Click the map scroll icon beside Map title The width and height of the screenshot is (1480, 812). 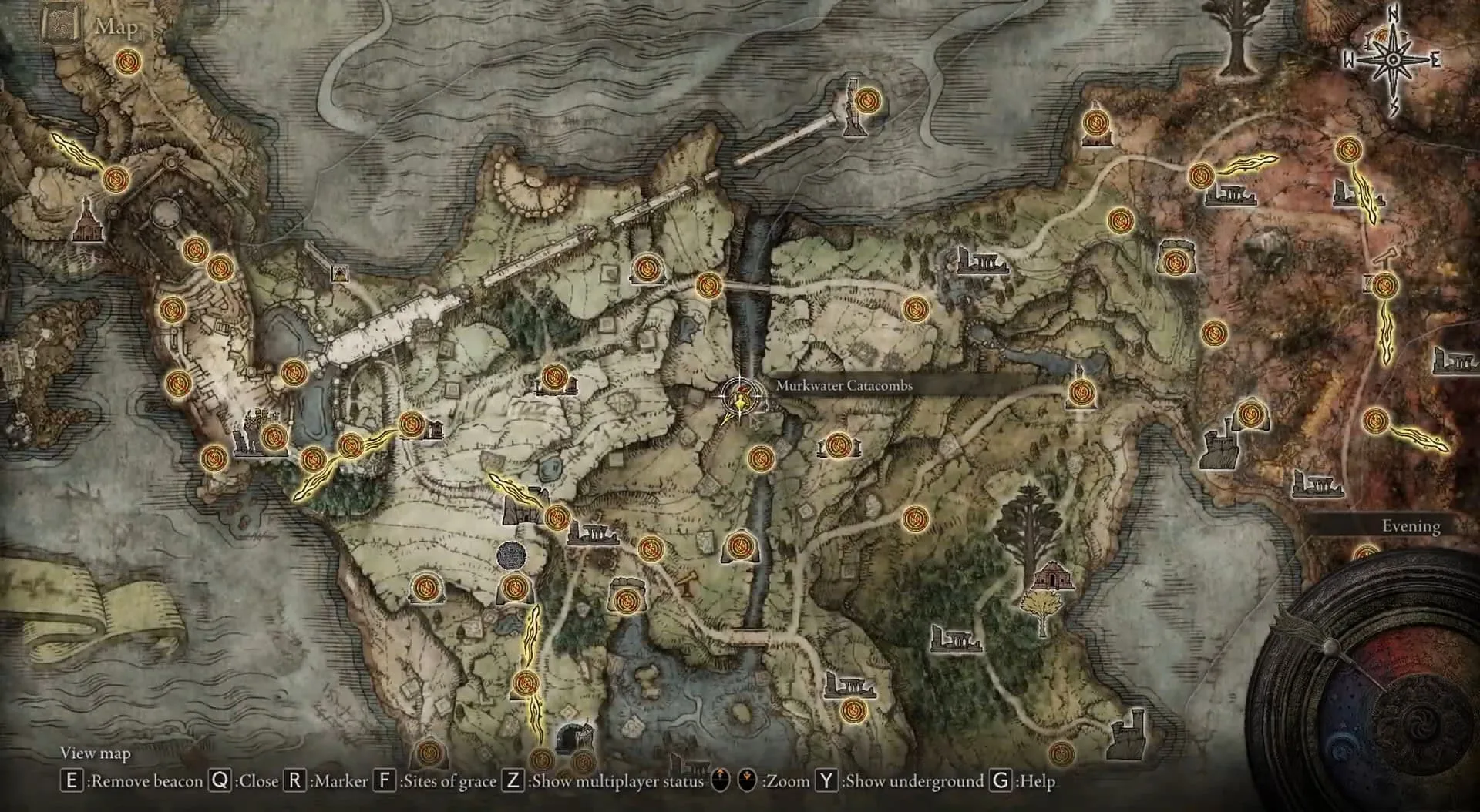pyautogui.click(x=62, y=25)
